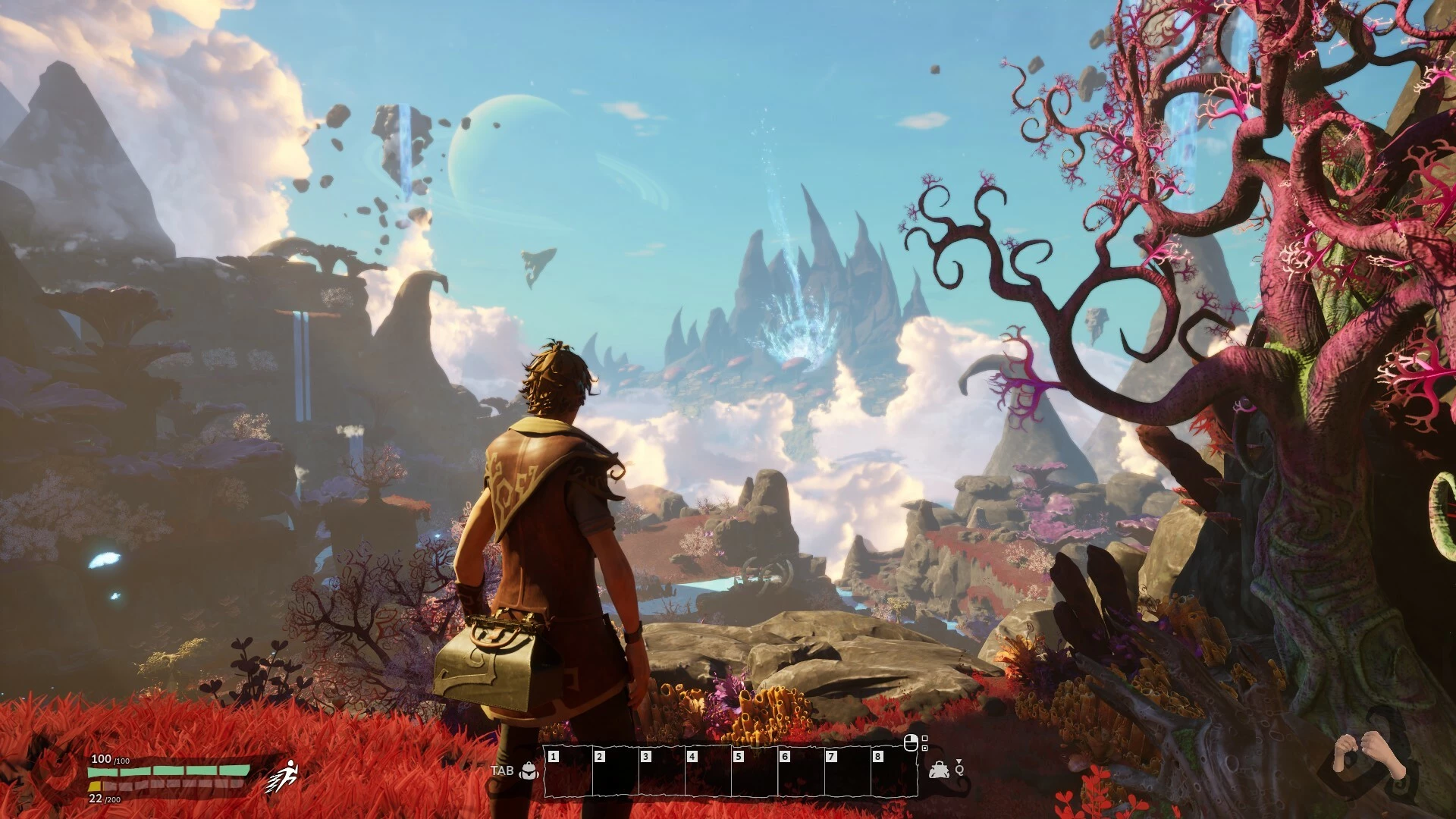Click the satchel bag icon beside the hotbar

coord(940,770)
